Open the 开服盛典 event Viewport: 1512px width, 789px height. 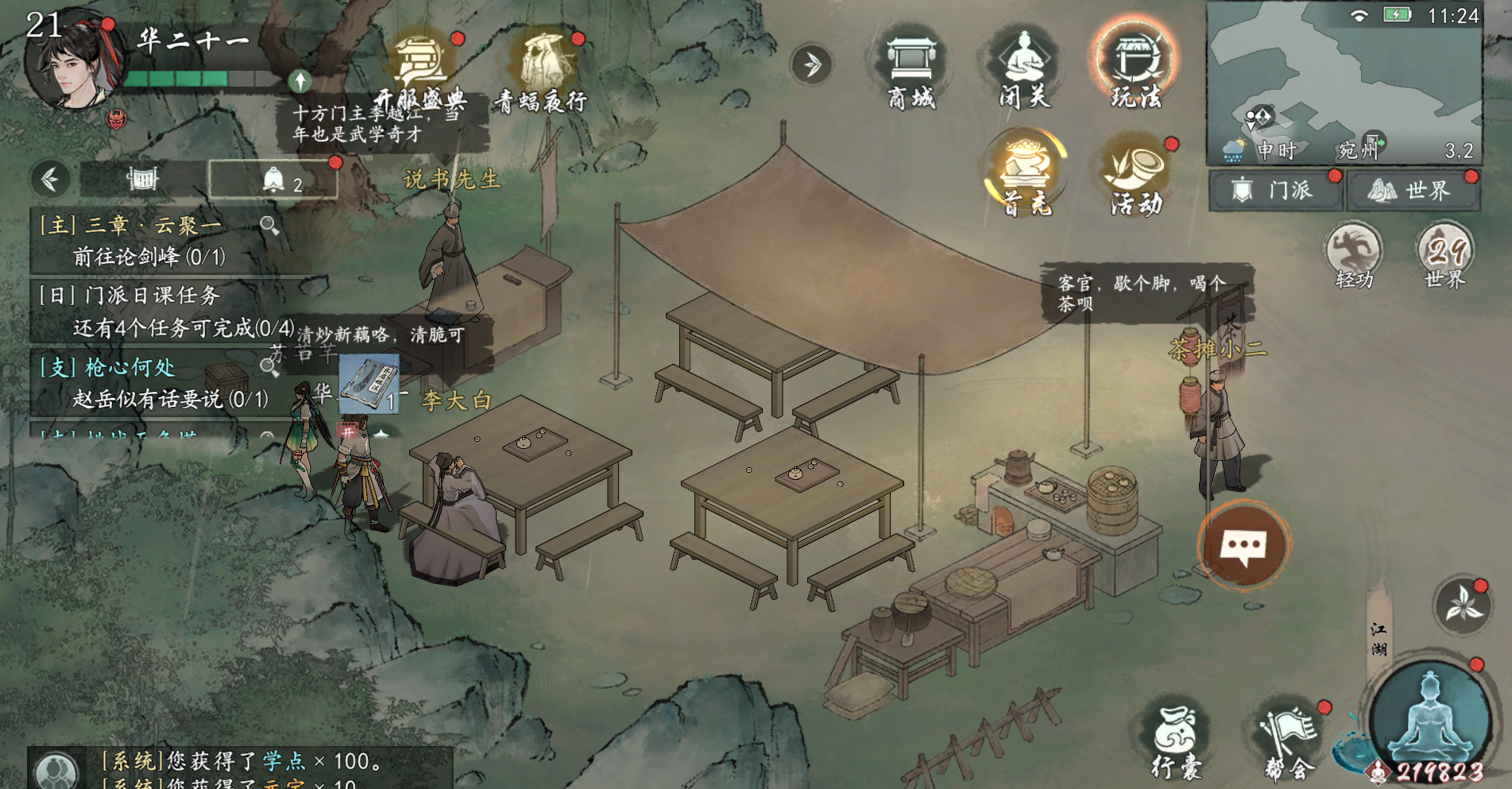coord(421,72)
